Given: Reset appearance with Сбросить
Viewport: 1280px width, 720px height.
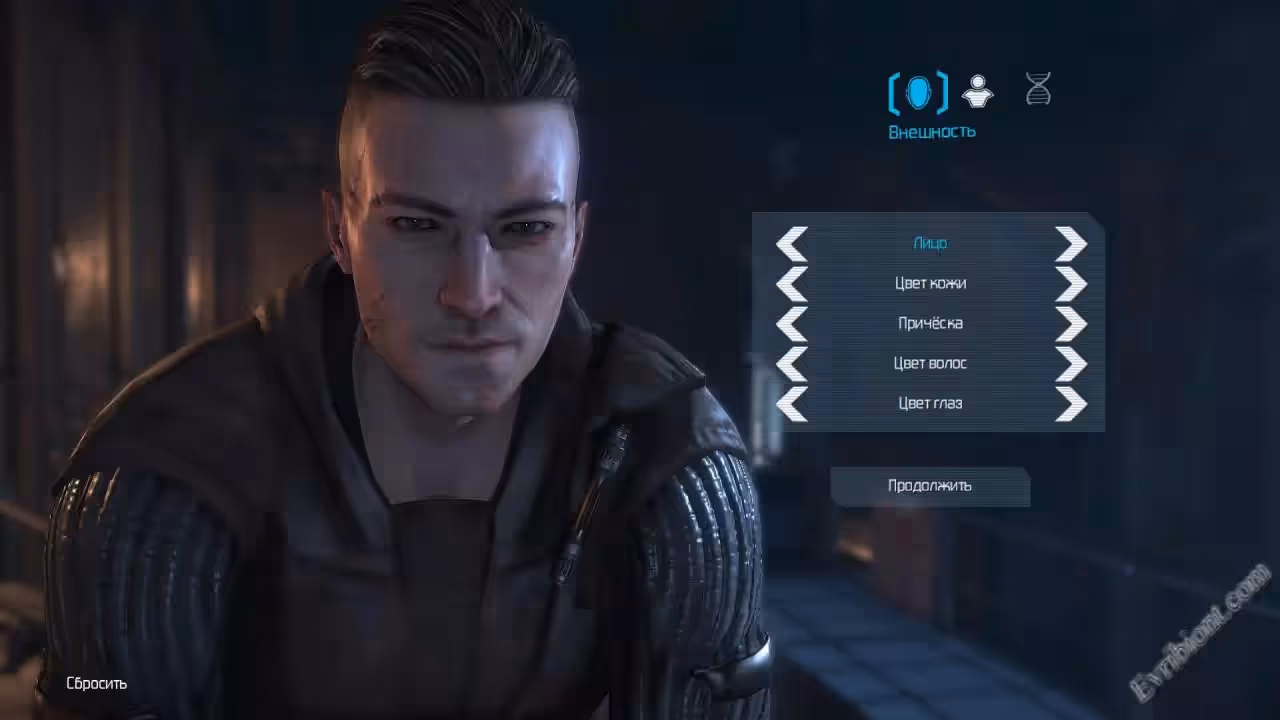Looking at the screenshot, I should point(96,684).
